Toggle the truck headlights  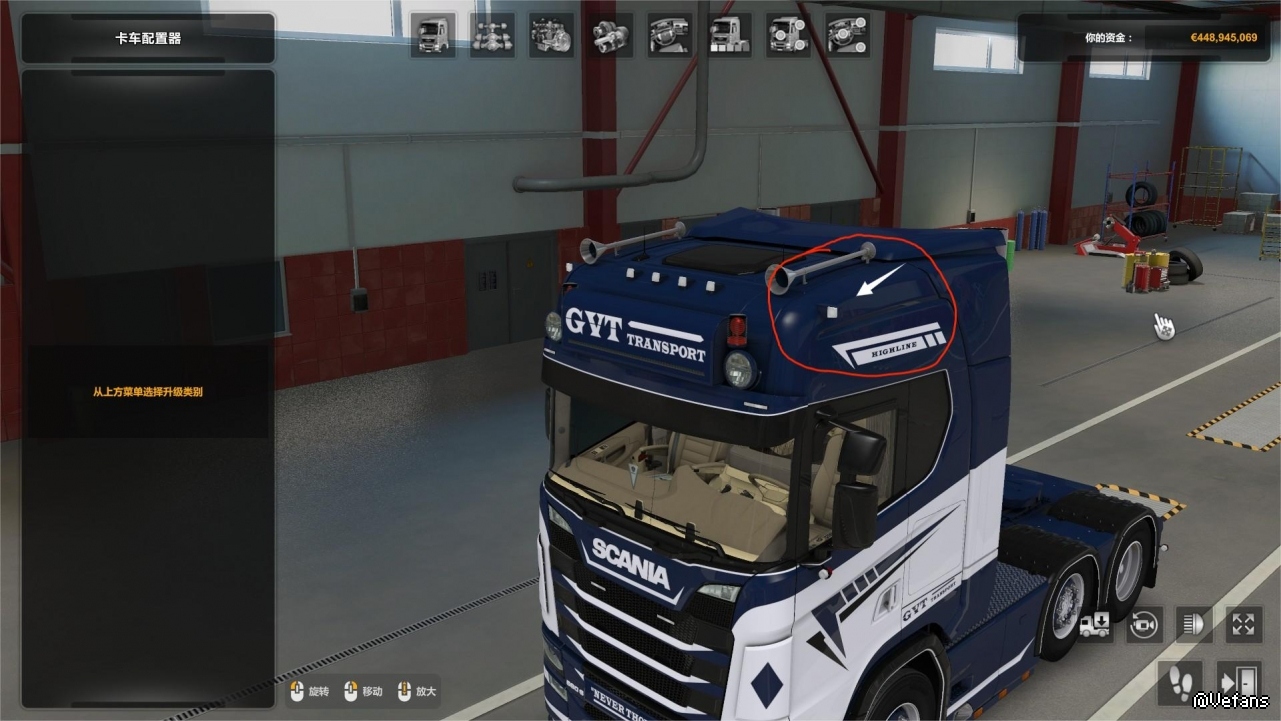click(1194, 626)
